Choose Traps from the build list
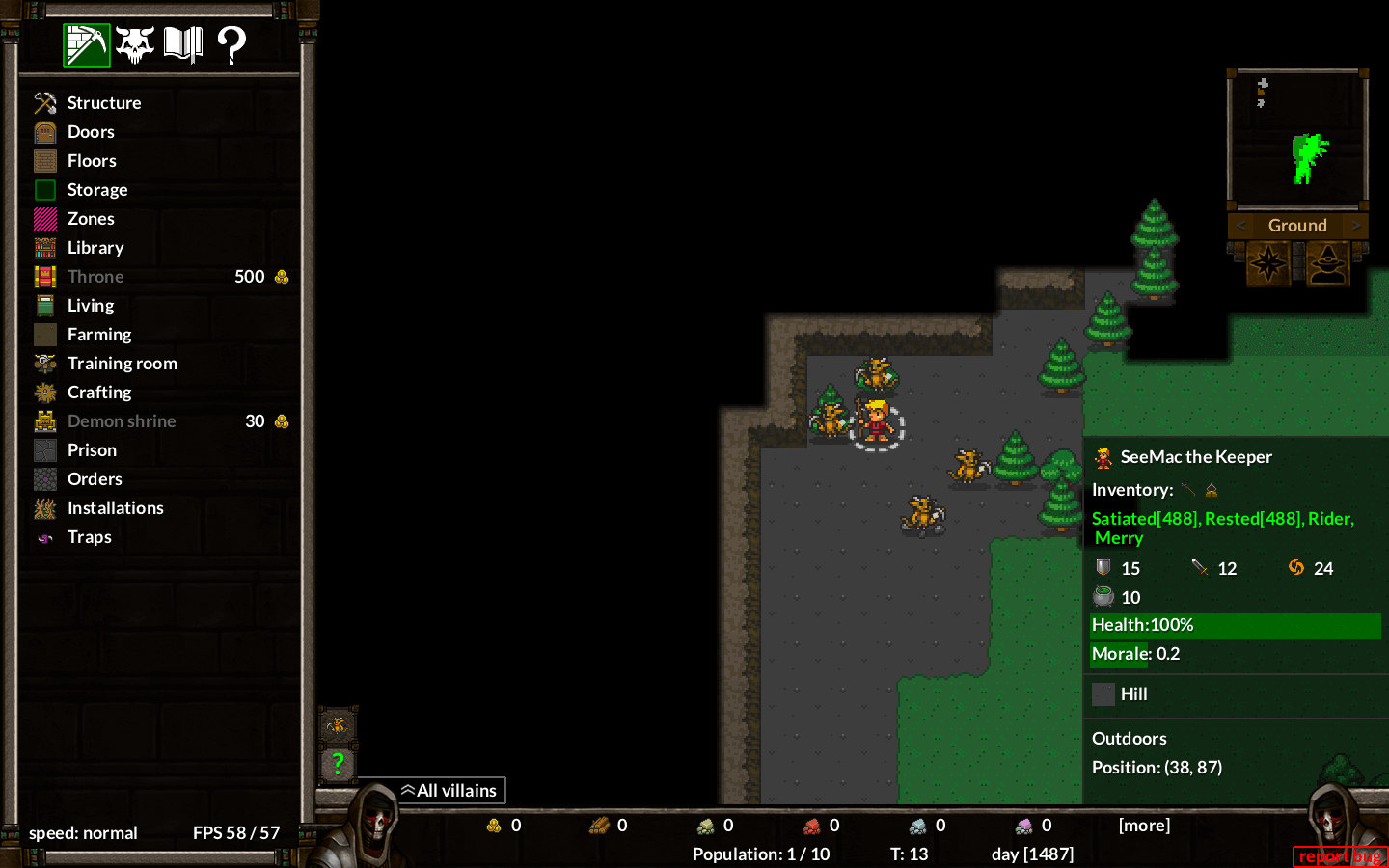The image size is (1389, 868). pos(89,537)
